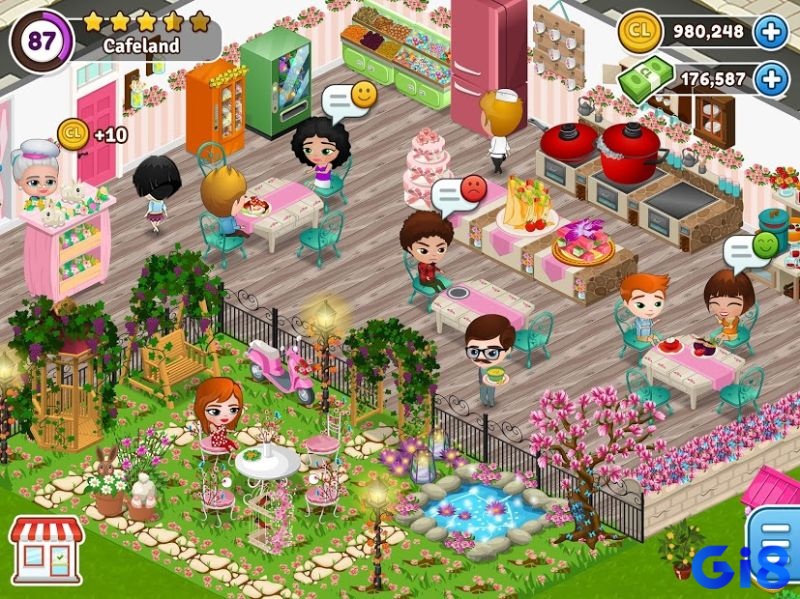Collect the +10 coin tip
Viewport: 800px width, 599px height.
pyautogui.click(x=73, y=132)
